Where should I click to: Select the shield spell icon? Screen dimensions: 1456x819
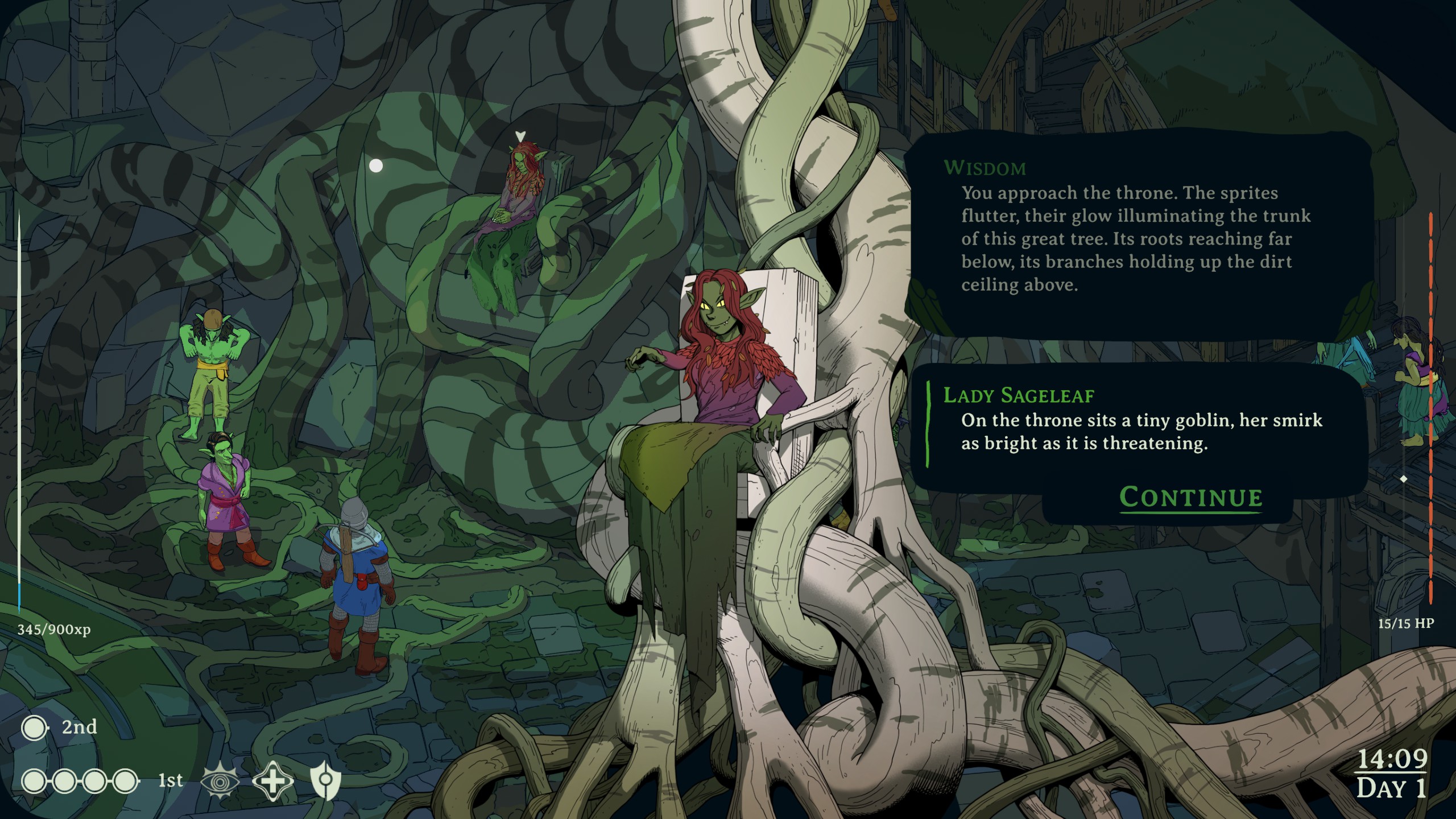pos(326,780)
